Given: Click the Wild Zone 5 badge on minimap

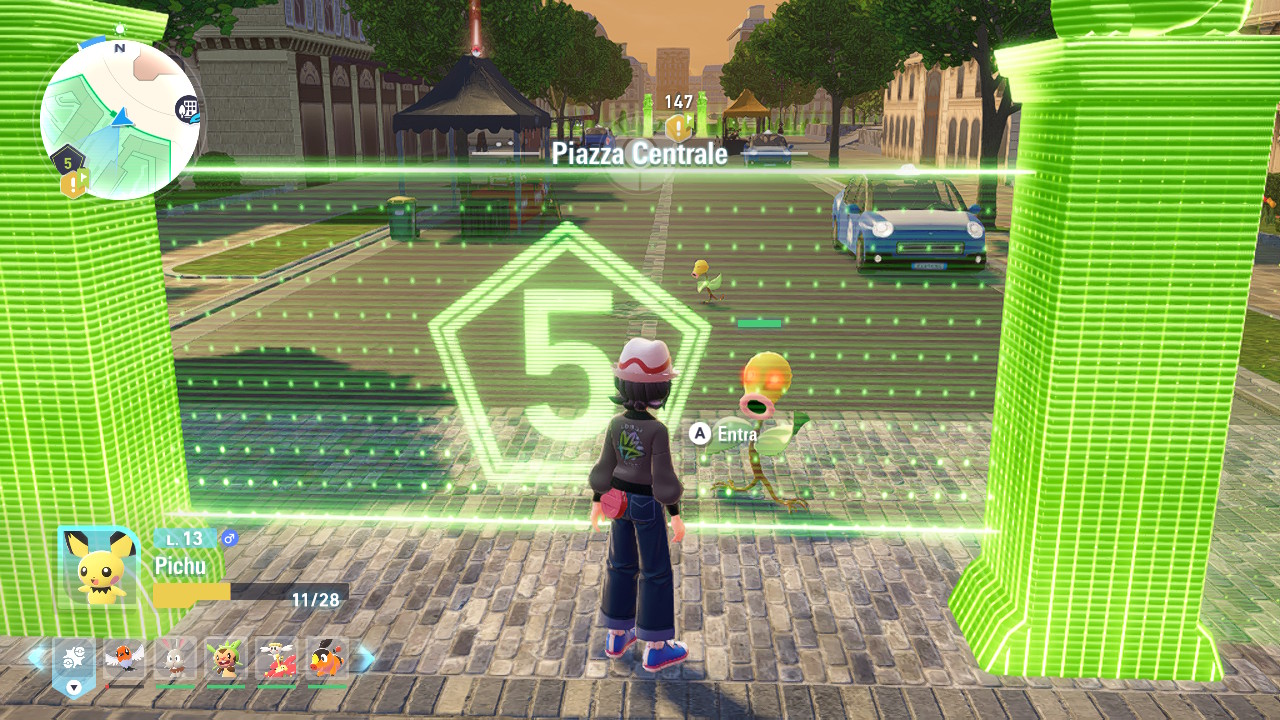Looking at the screenshot, I should (x=67, y=160).
